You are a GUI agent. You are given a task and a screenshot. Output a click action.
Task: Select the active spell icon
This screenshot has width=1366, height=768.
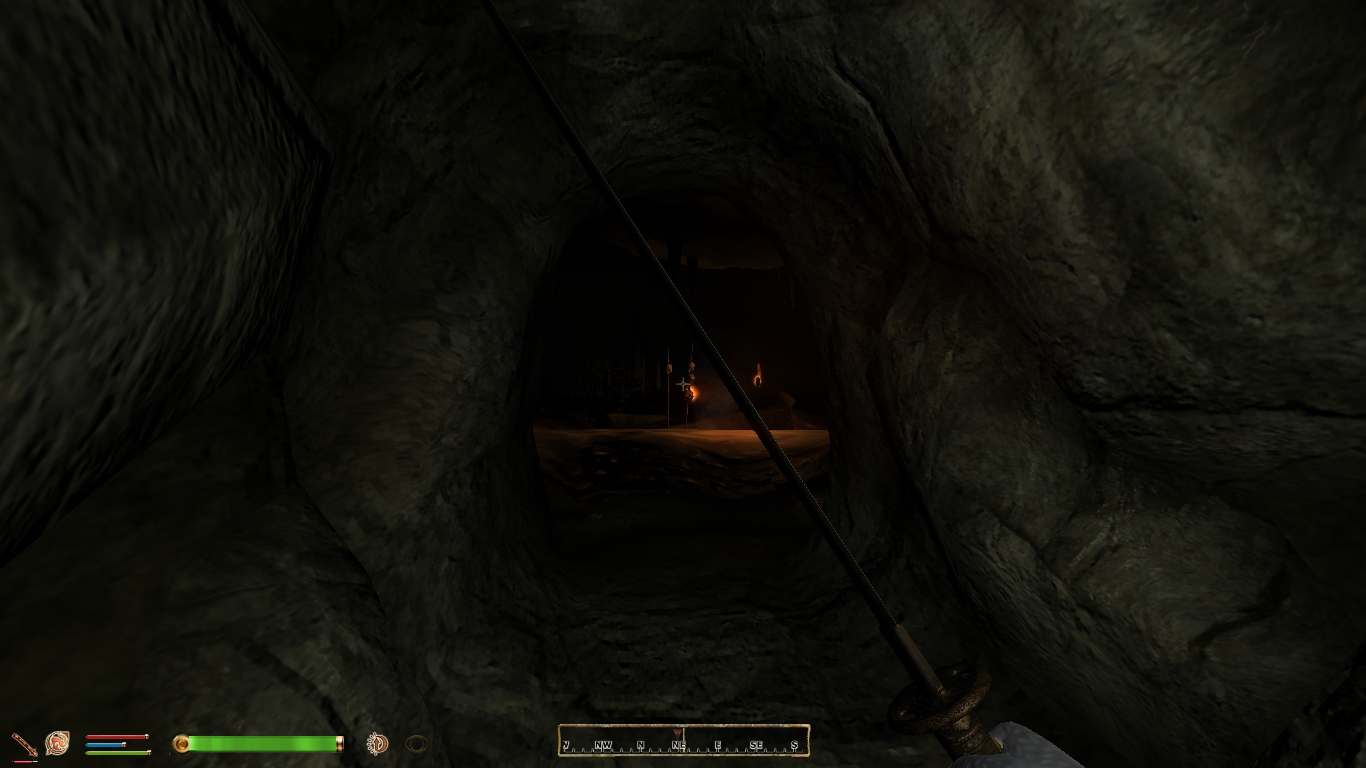pyautogui.click(x=57, y=743)
